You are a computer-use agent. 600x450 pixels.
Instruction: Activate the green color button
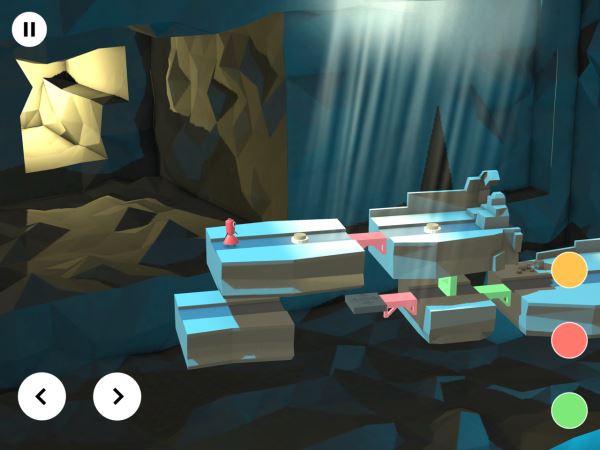point(569,410)
